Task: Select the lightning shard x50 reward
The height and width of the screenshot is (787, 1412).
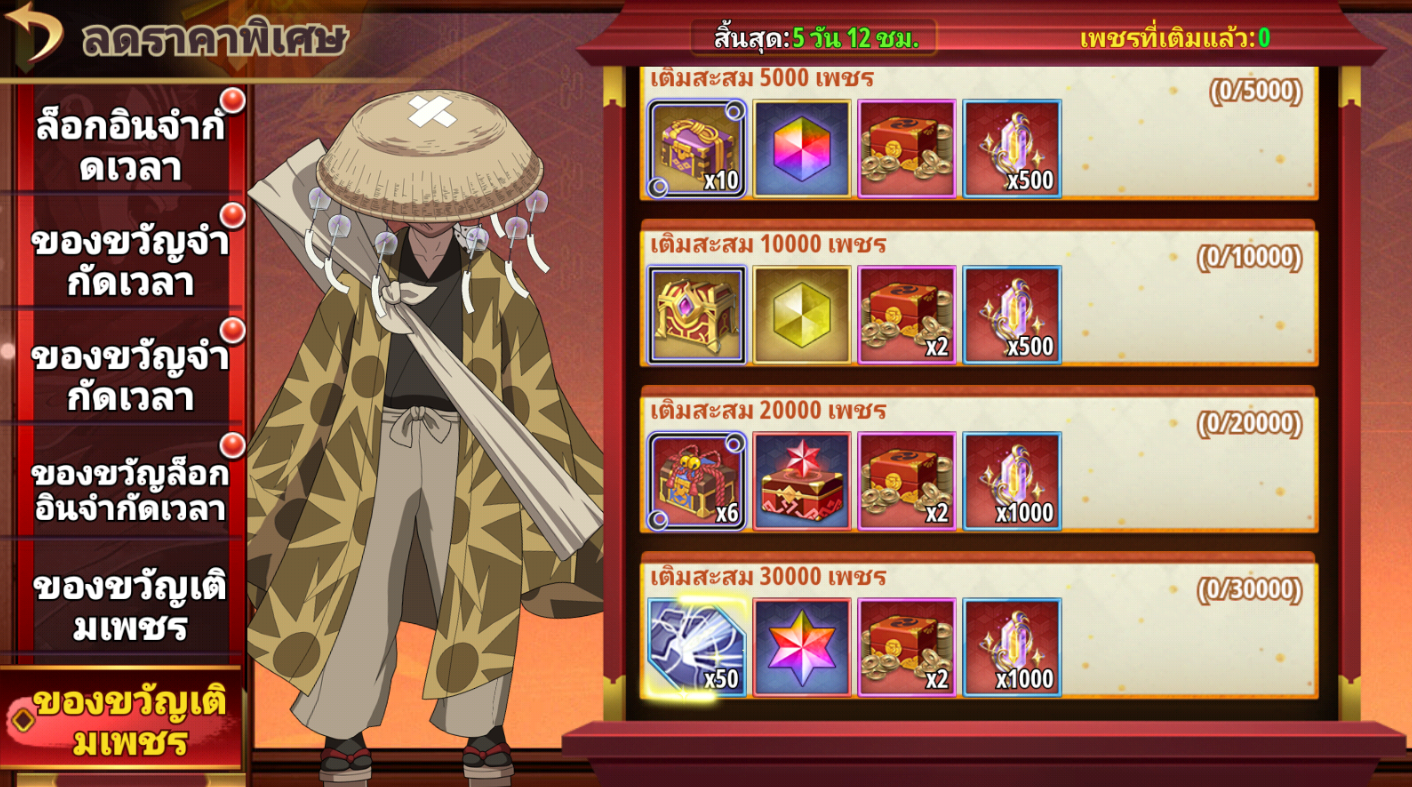Action: coord(697,647)
